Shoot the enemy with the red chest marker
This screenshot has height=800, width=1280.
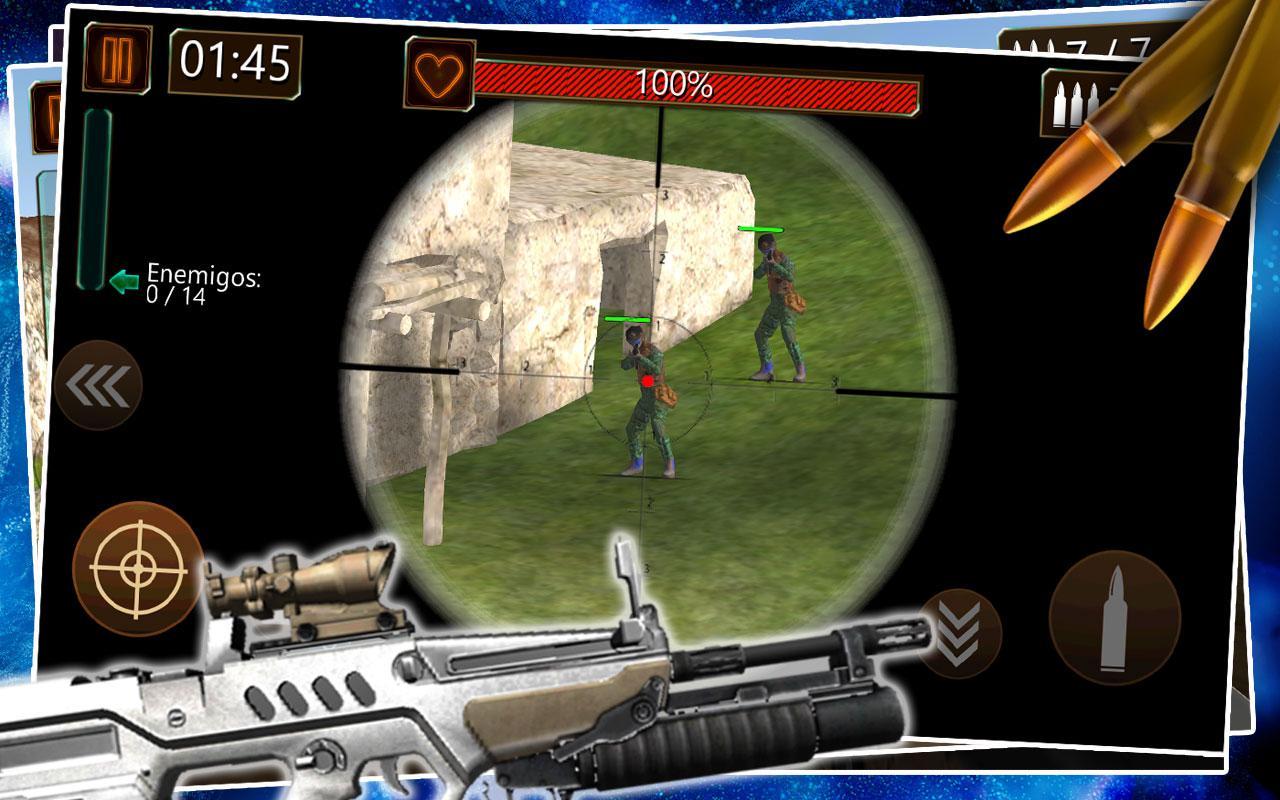pyautogui.click(x=648, y=380)
